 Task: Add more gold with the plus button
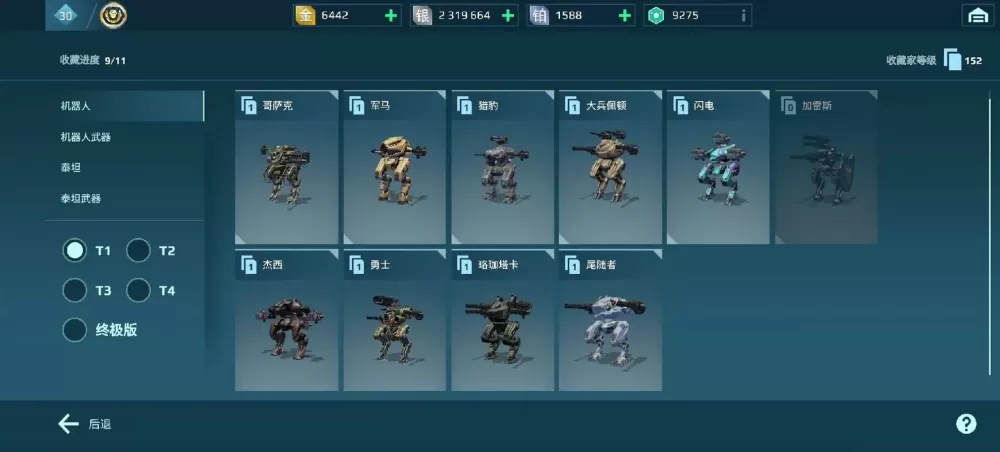click(391, 15)
